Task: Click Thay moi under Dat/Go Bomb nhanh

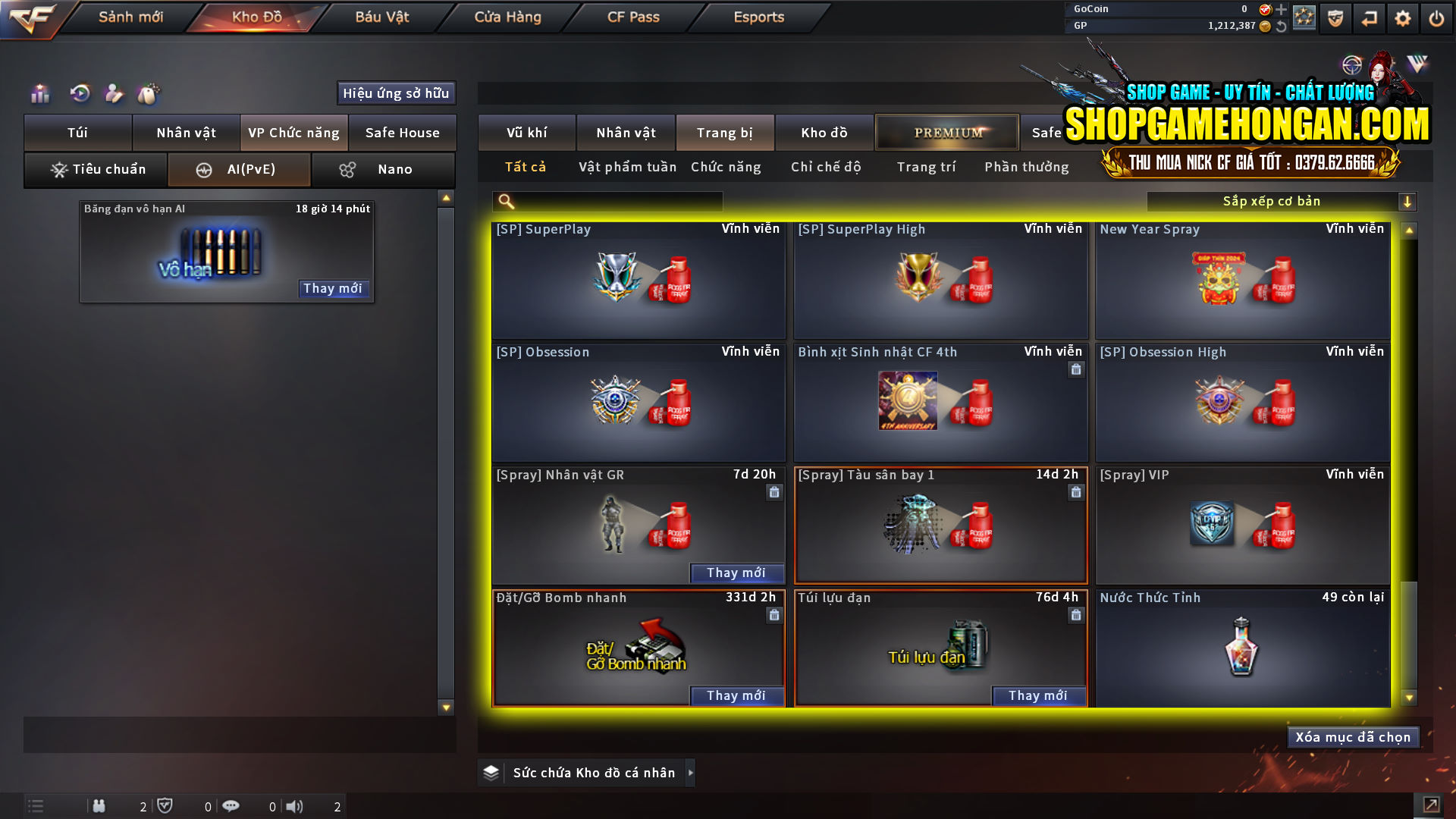Action: pyautogui.click(x=736, y=695)
